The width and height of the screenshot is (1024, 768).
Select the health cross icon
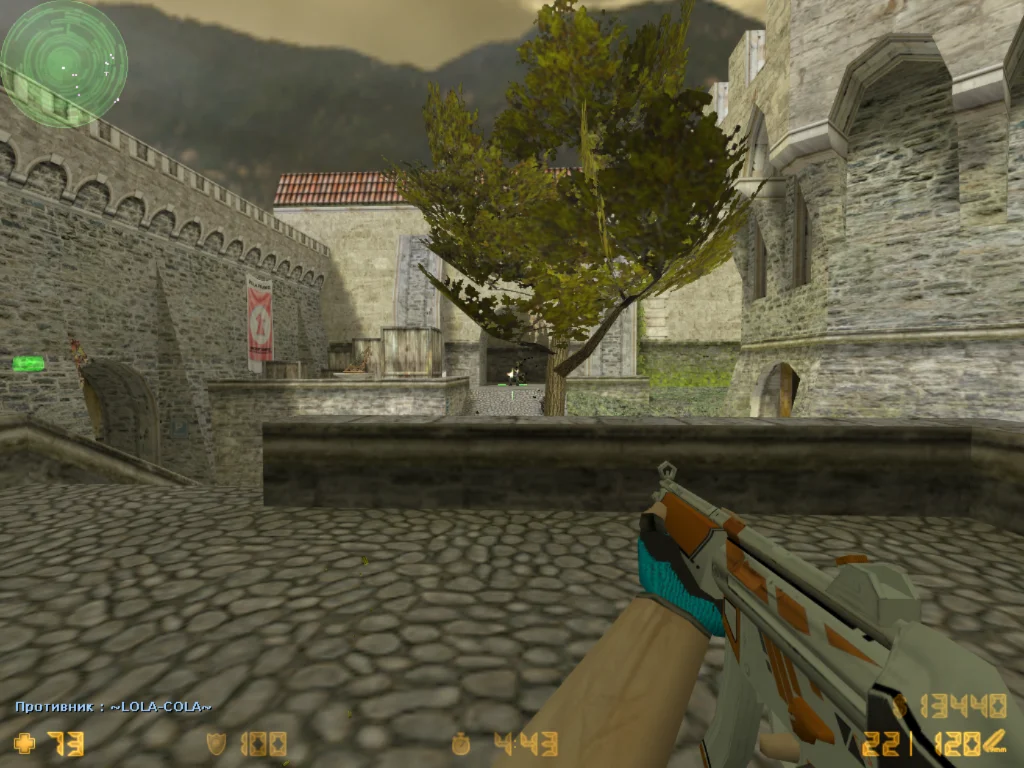click(x=23, y=743)
